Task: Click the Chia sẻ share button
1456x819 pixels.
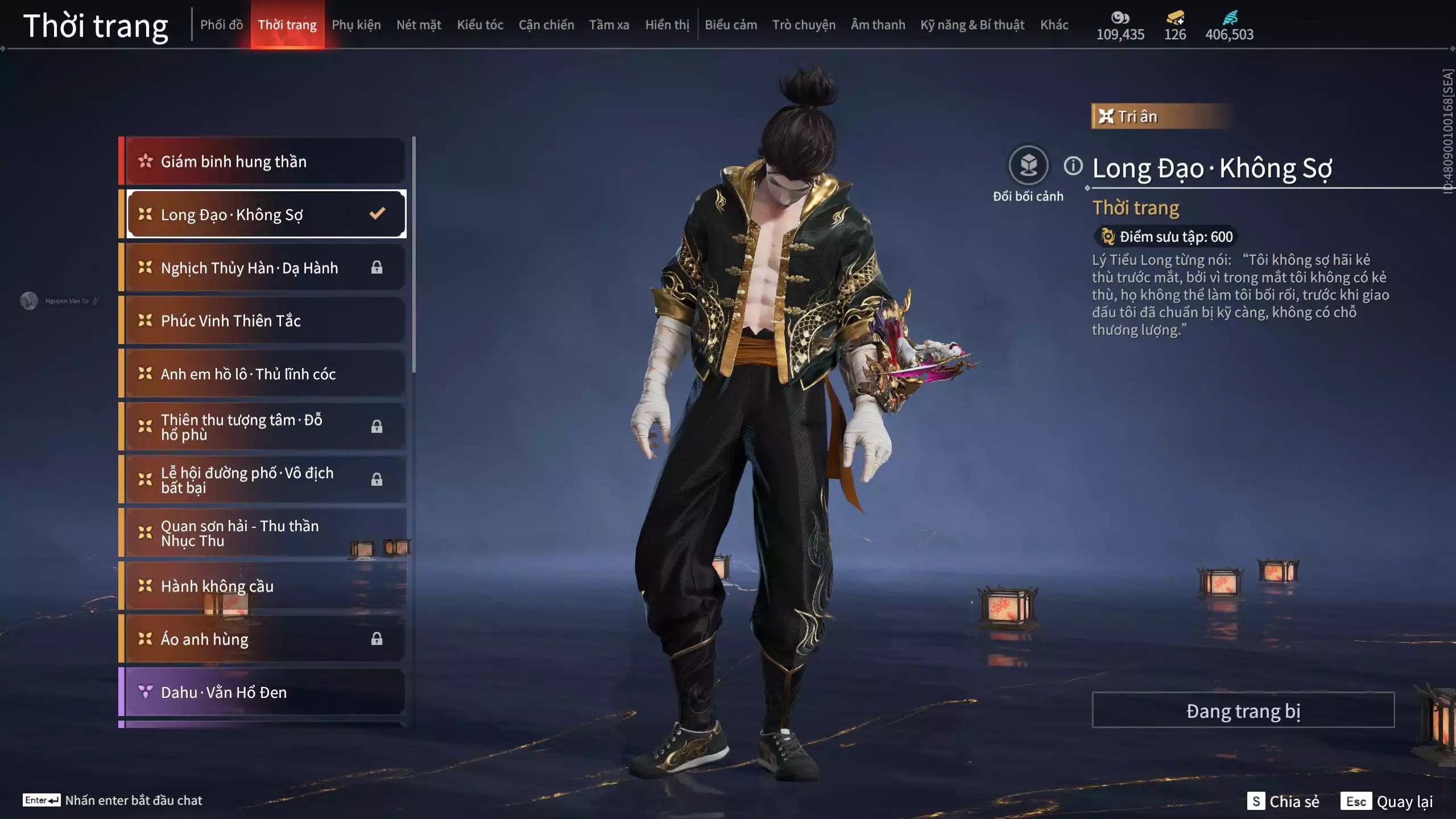Action: (1284, 801)
